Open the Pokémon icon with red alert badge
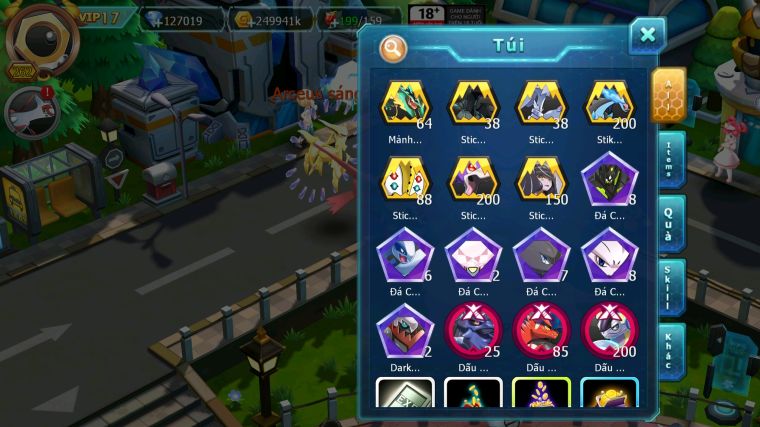Viewport: 760px width, 427px height. (26, 111)
